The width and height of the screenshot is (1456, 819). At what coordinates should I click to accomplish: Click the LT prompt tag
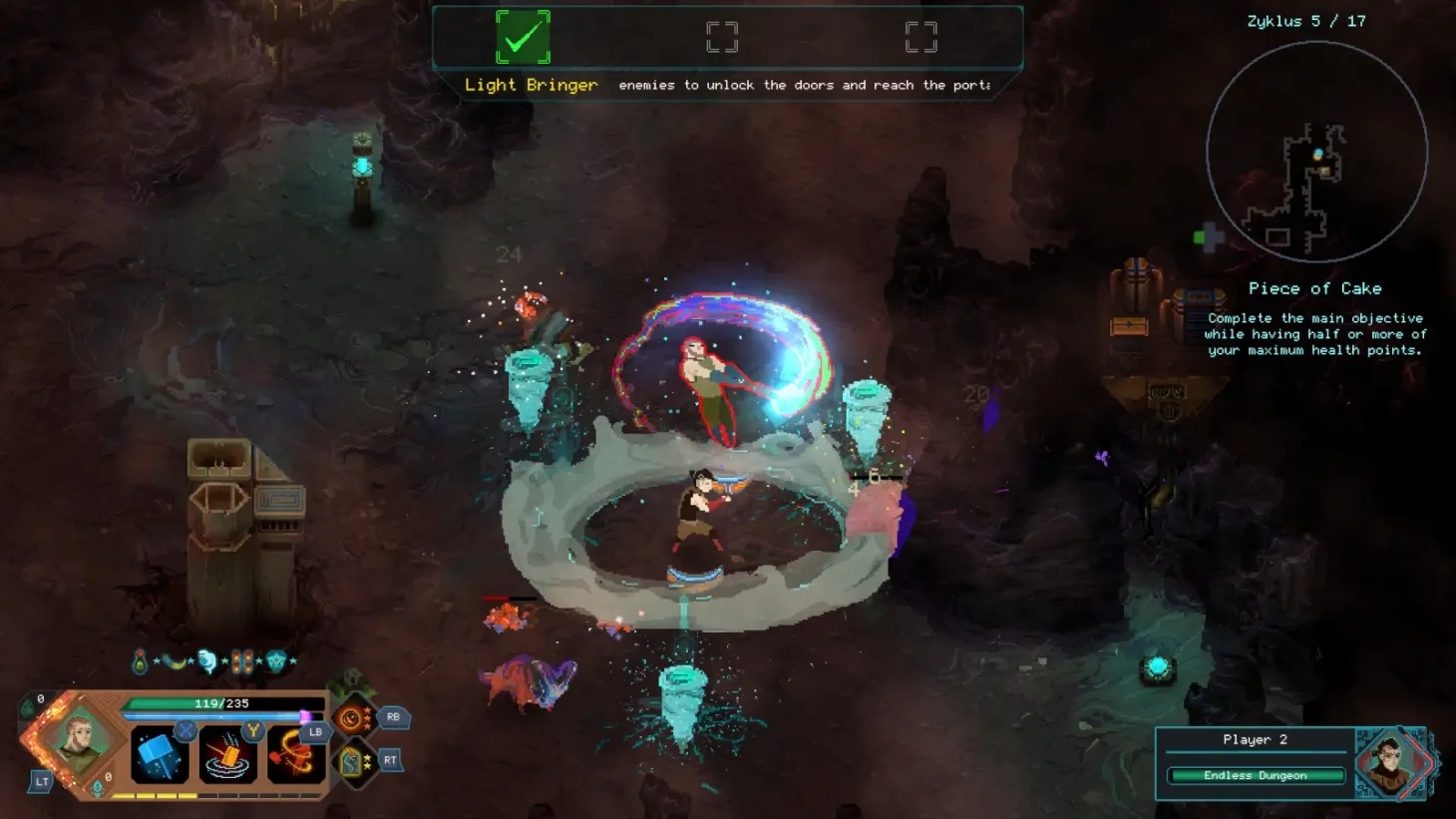[42, 779]
